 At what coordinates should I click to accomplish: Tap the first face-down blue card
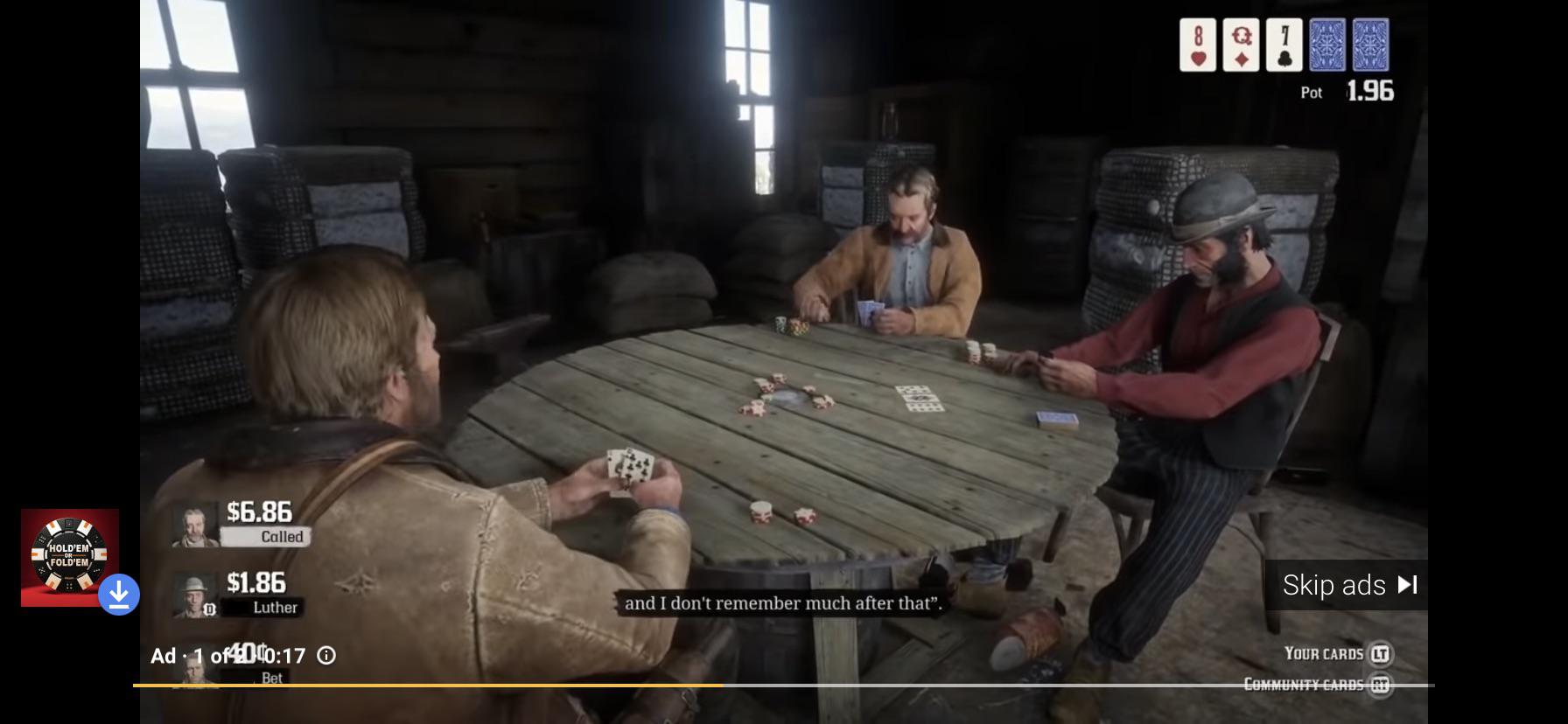click(x=1327, y=45)
